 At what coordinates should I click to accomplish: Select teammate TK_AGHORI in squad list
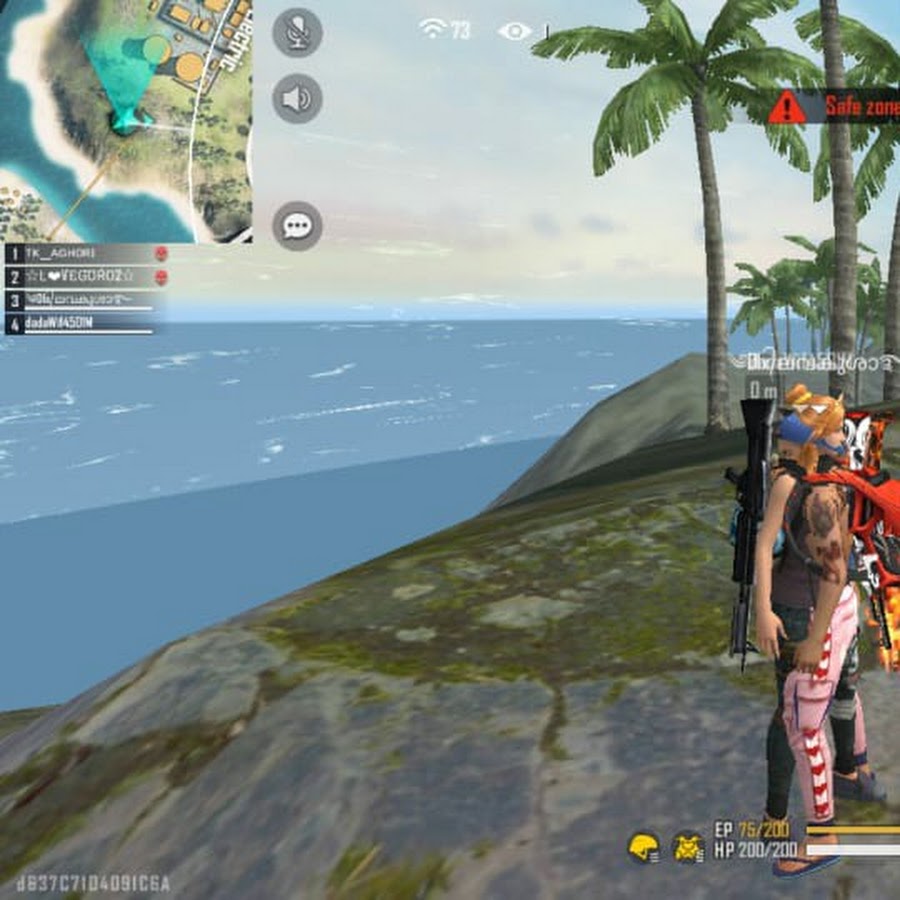pos(85,254)
